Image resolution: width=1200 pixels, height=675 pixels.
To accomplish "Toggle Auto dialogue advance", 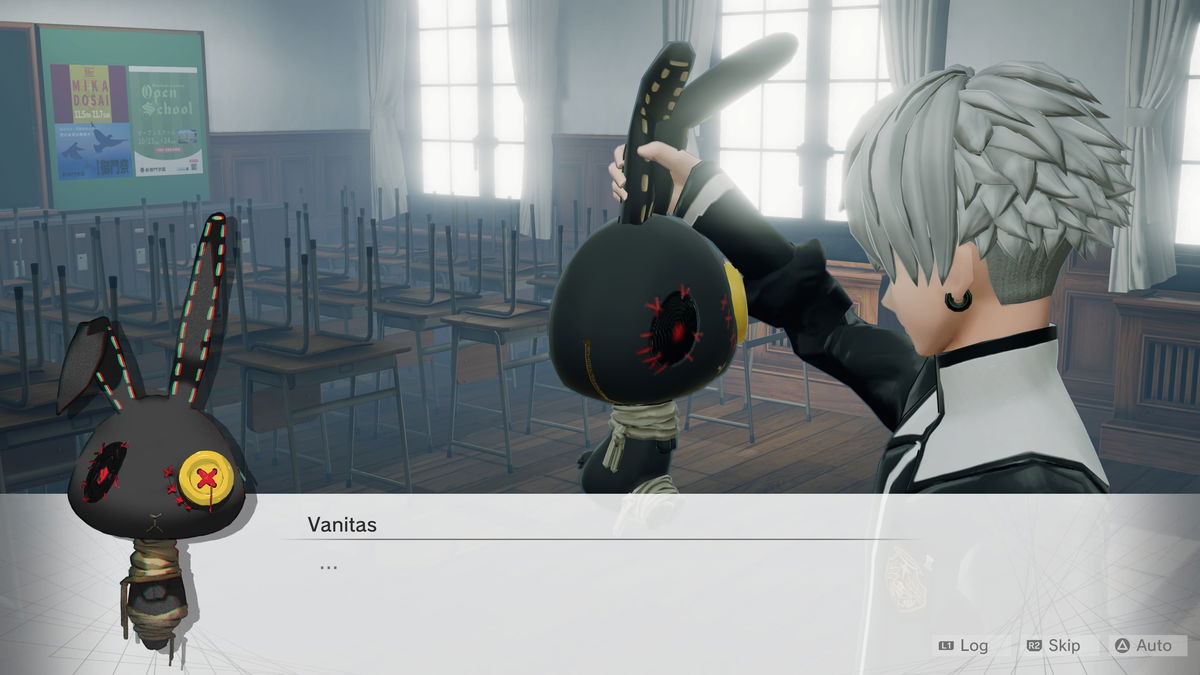I will [1144, 646].
